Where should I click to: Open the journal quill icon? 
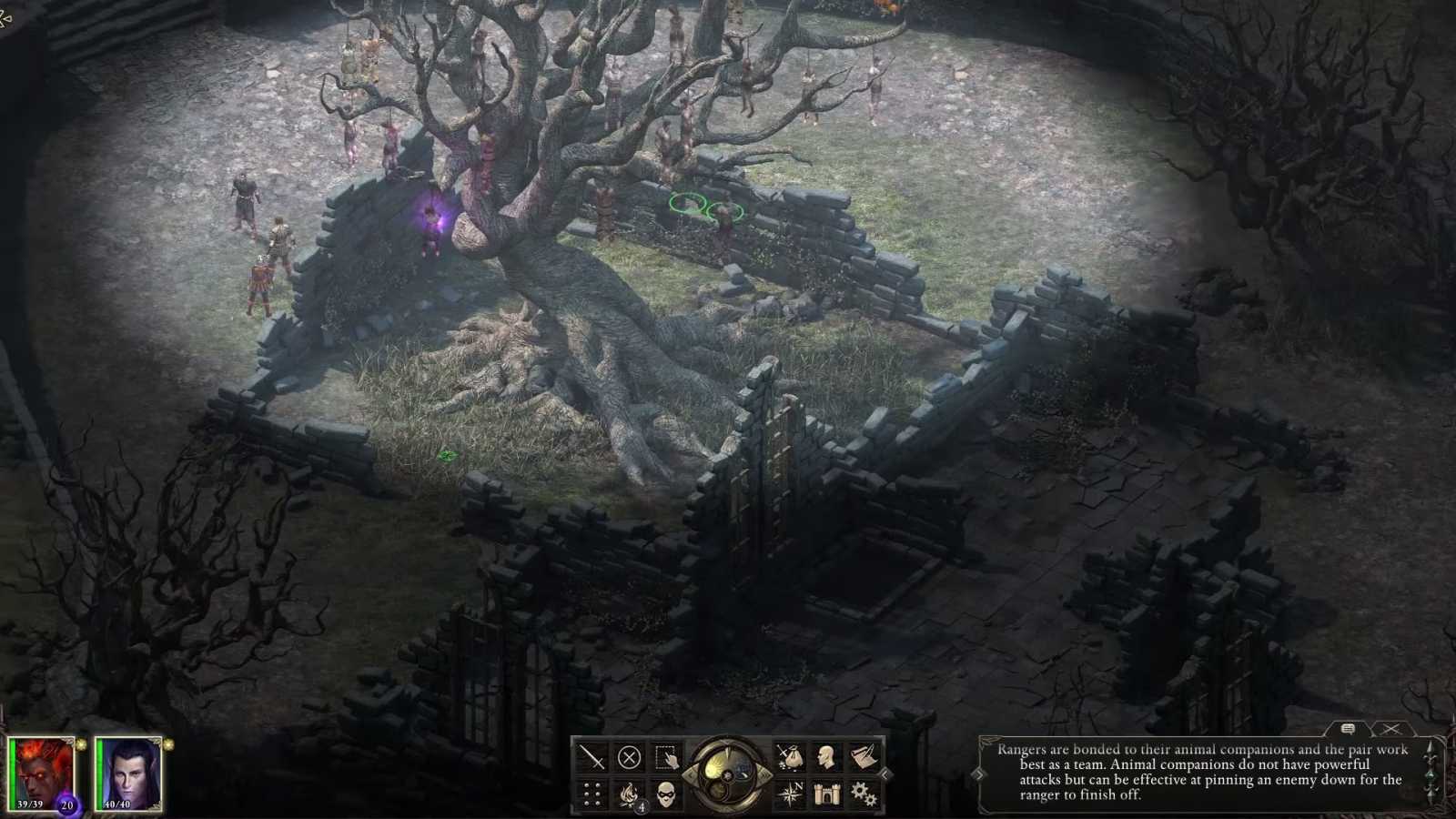pos(860,755)
